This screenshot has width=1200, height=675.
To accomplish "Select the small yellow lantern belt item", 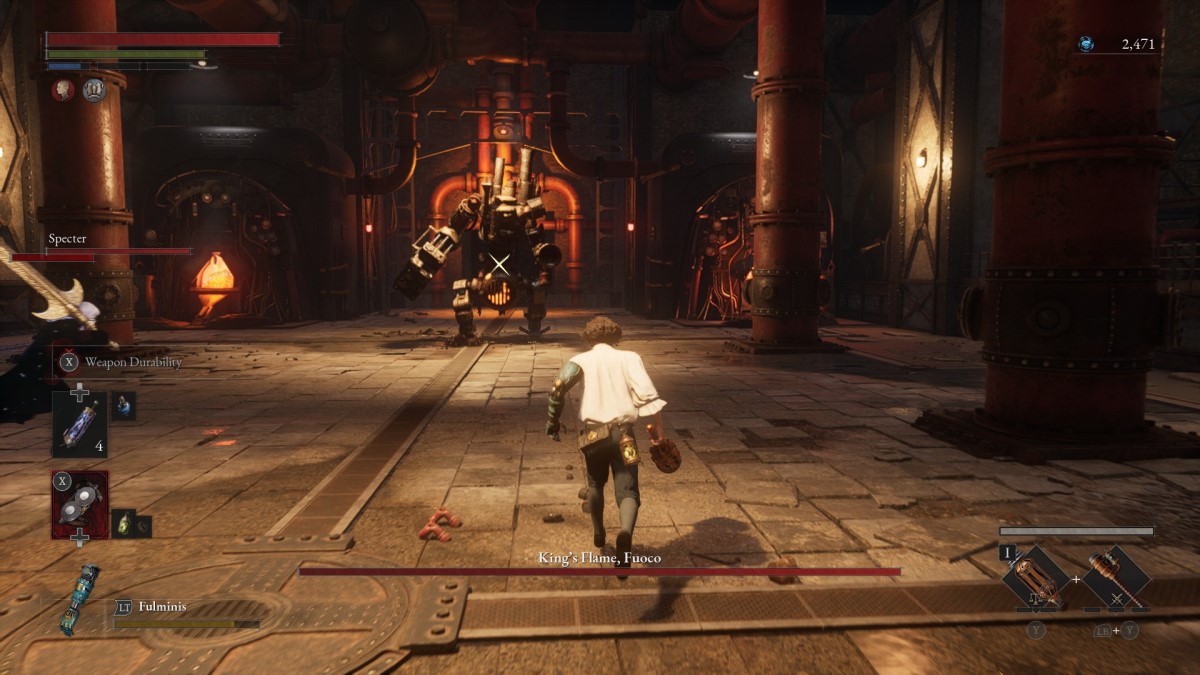I will tap(124, 523).
